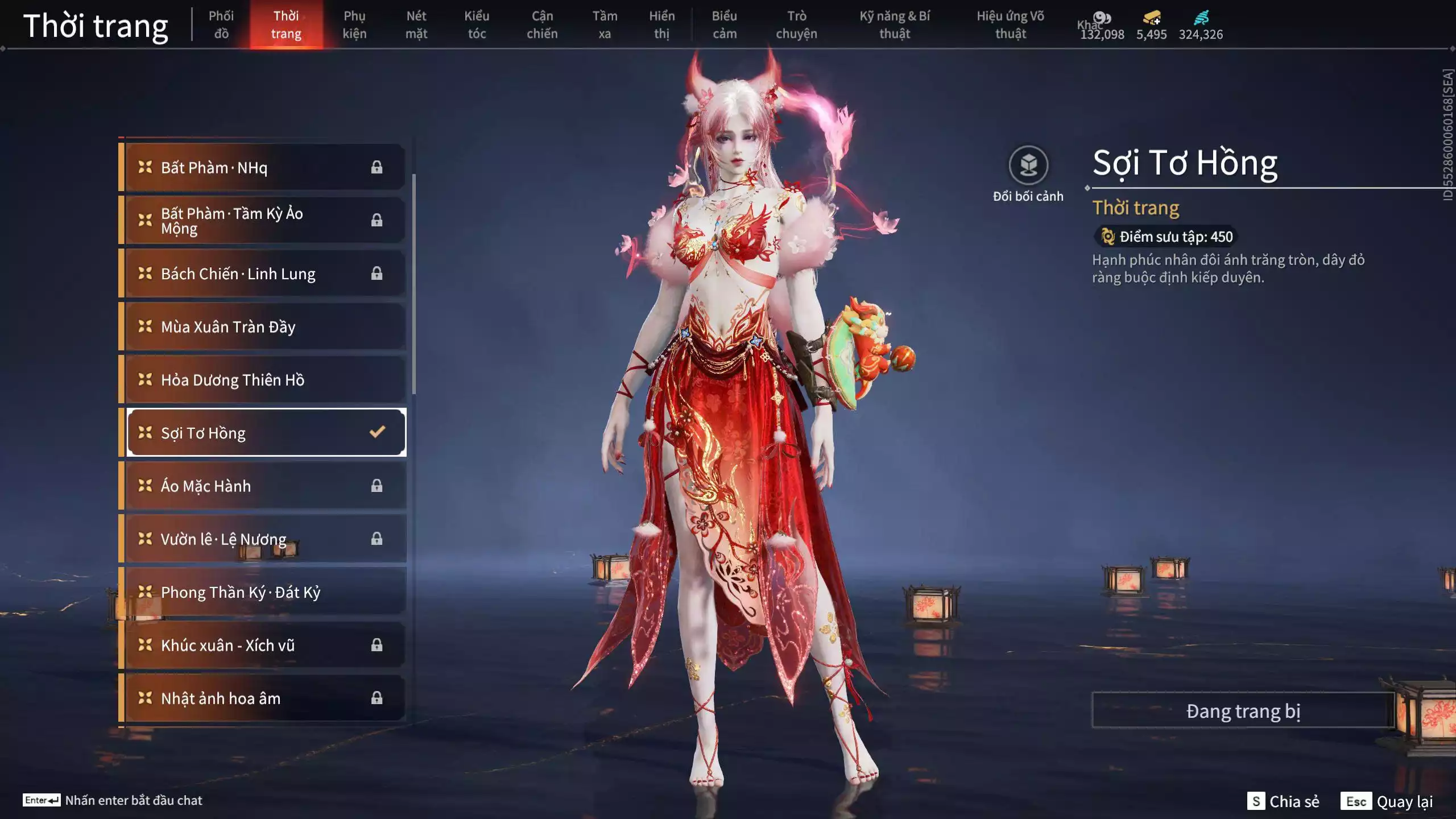The width and height of the screenshot is (1456, 819).
Task: Go back with Quay lại
Action: click(x=1389, y=801)
